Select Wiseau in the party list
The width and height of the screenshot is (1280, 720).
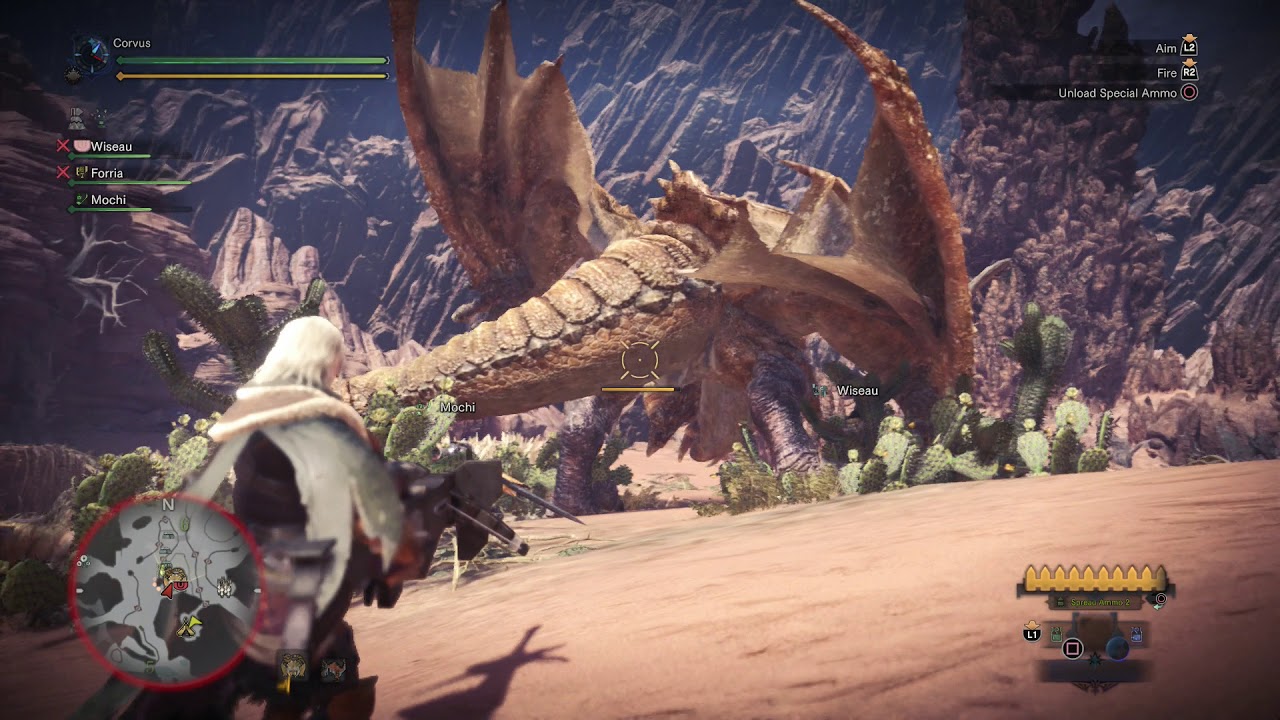pyautogui.click(x=110, y=147)
